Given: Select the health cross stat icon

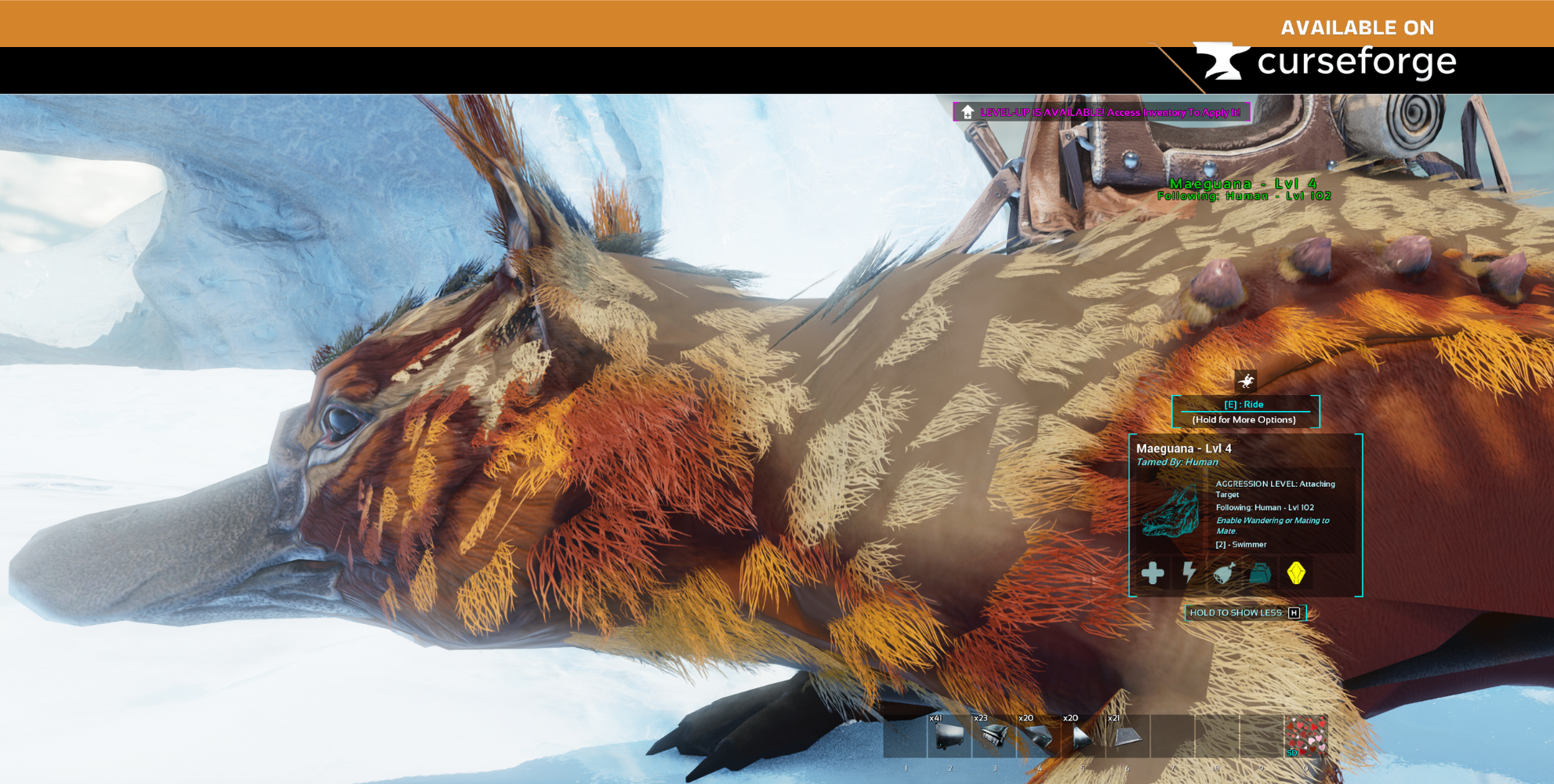Looking at the screenshot, I should coord(1153,573).
